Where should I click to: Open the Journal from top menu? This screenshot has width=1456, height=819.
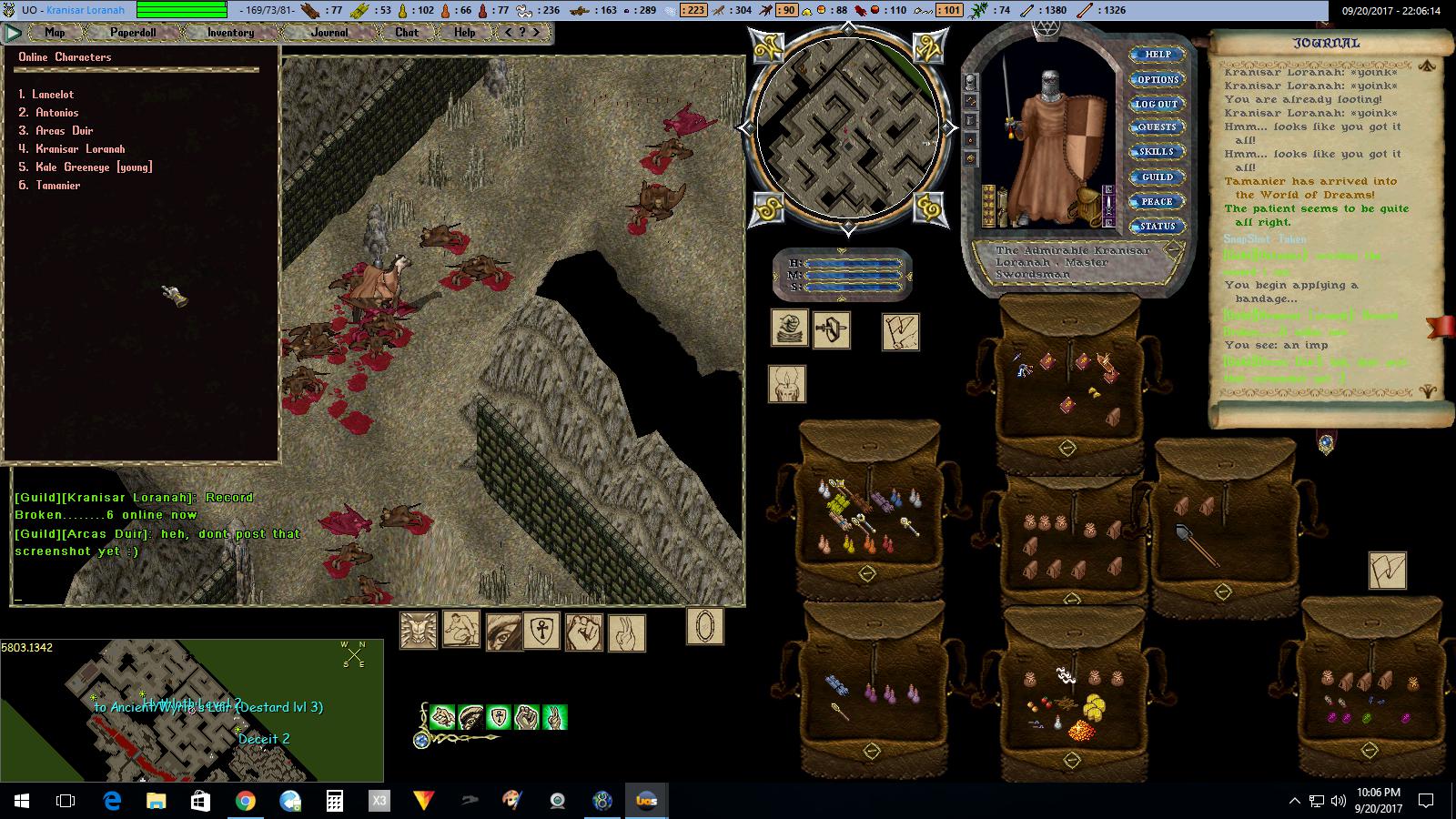pyautogui.click(x=329, y=32)
